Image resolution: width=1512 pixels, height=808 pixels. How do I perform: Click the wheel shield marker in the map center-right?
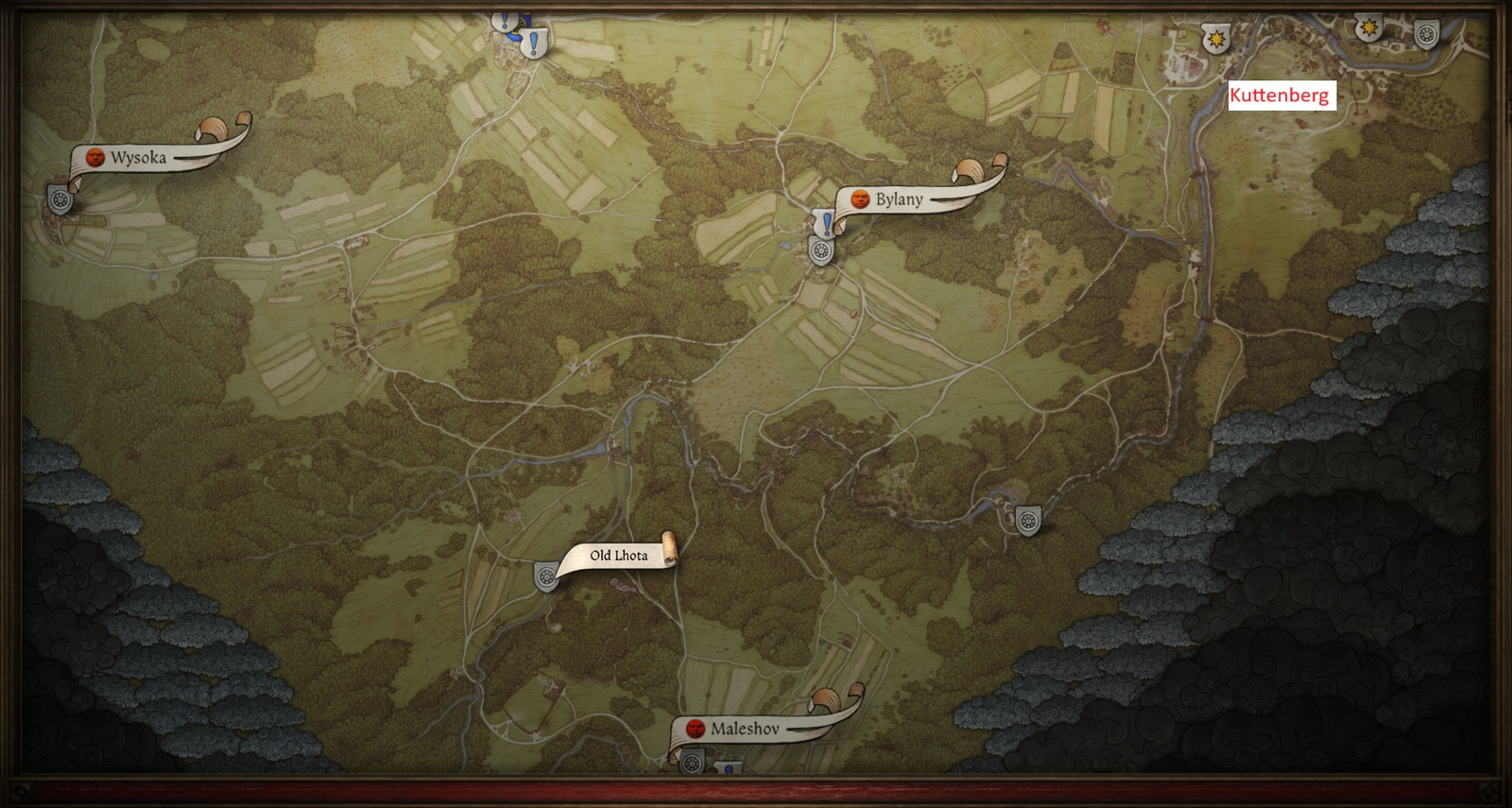coord(1030,518)
